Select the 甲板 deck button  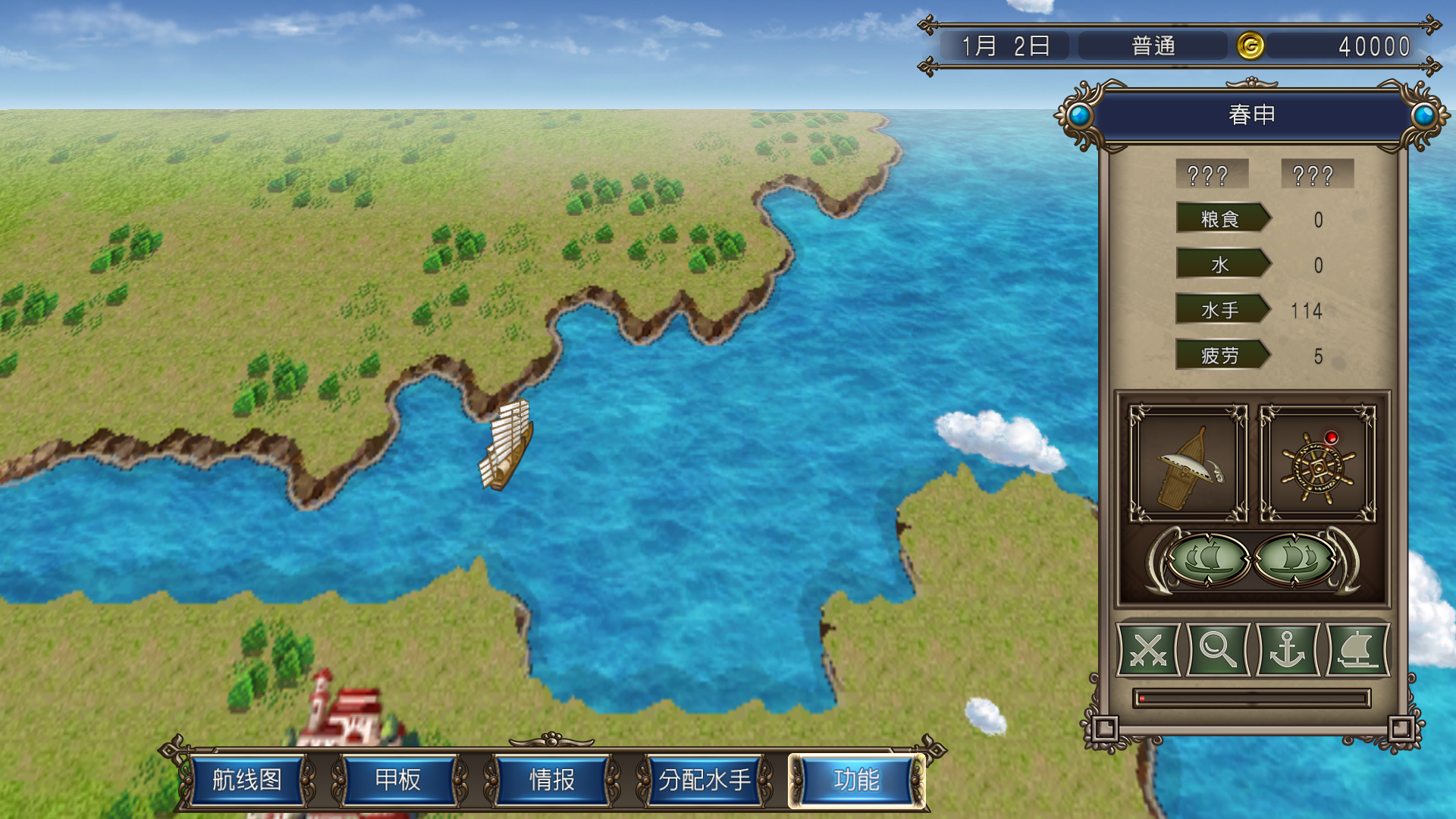(398, 780)
